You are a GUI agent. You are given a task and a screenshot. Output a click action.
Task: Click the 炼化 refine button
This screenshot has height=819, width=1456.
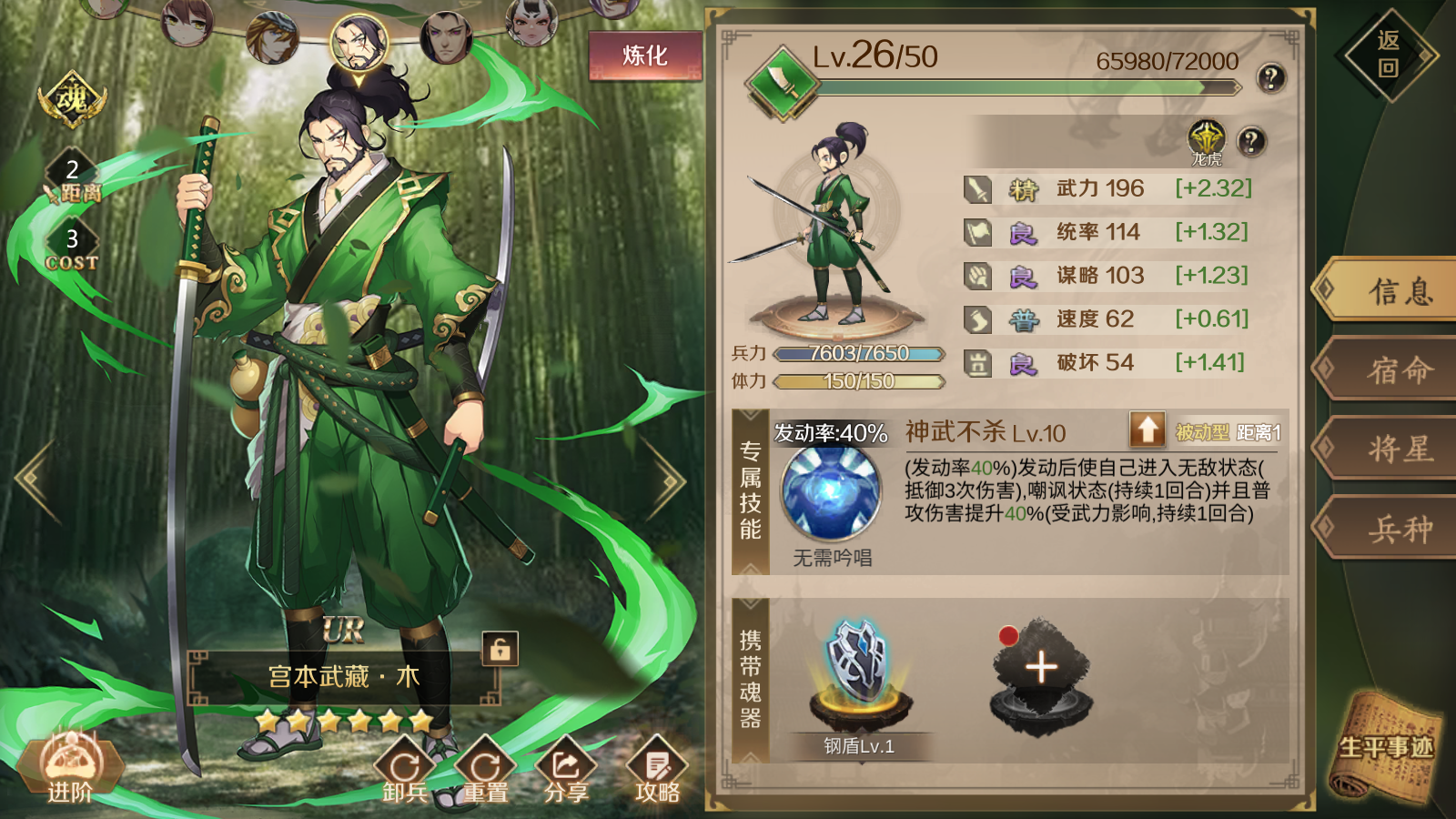click(x=643, y=55)
